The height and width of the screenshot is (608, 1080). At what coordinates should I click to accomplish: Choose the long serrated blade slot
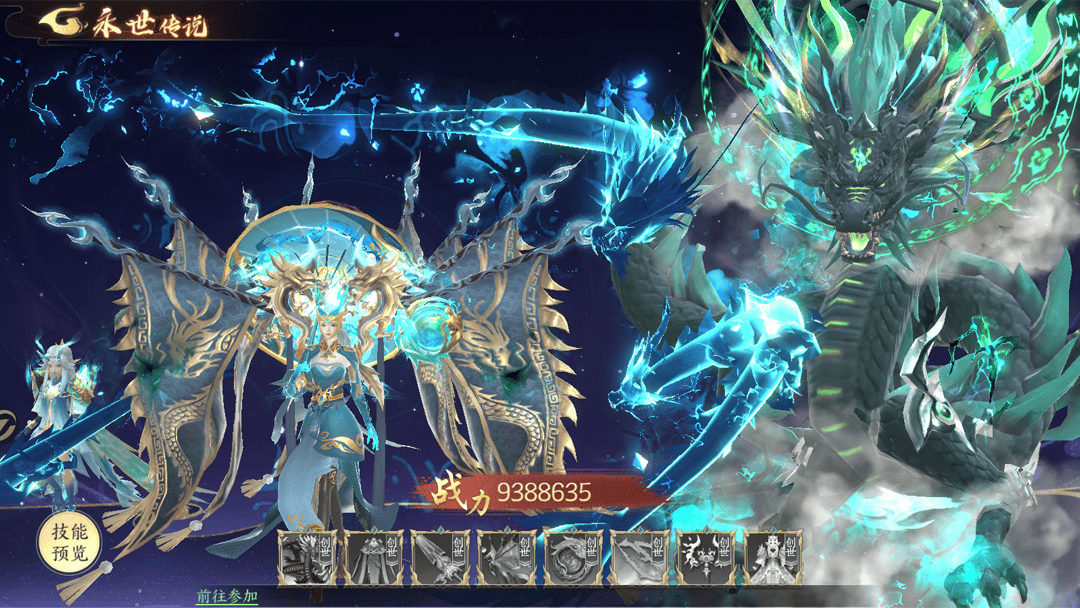tap(639, 557)
